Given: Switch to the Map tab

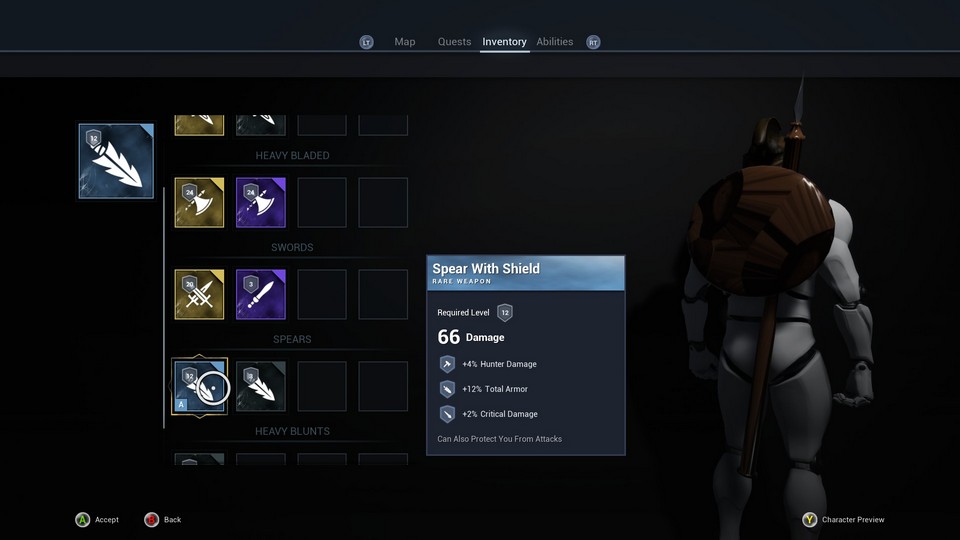Looking at the screenshot, I should [404, 42].
